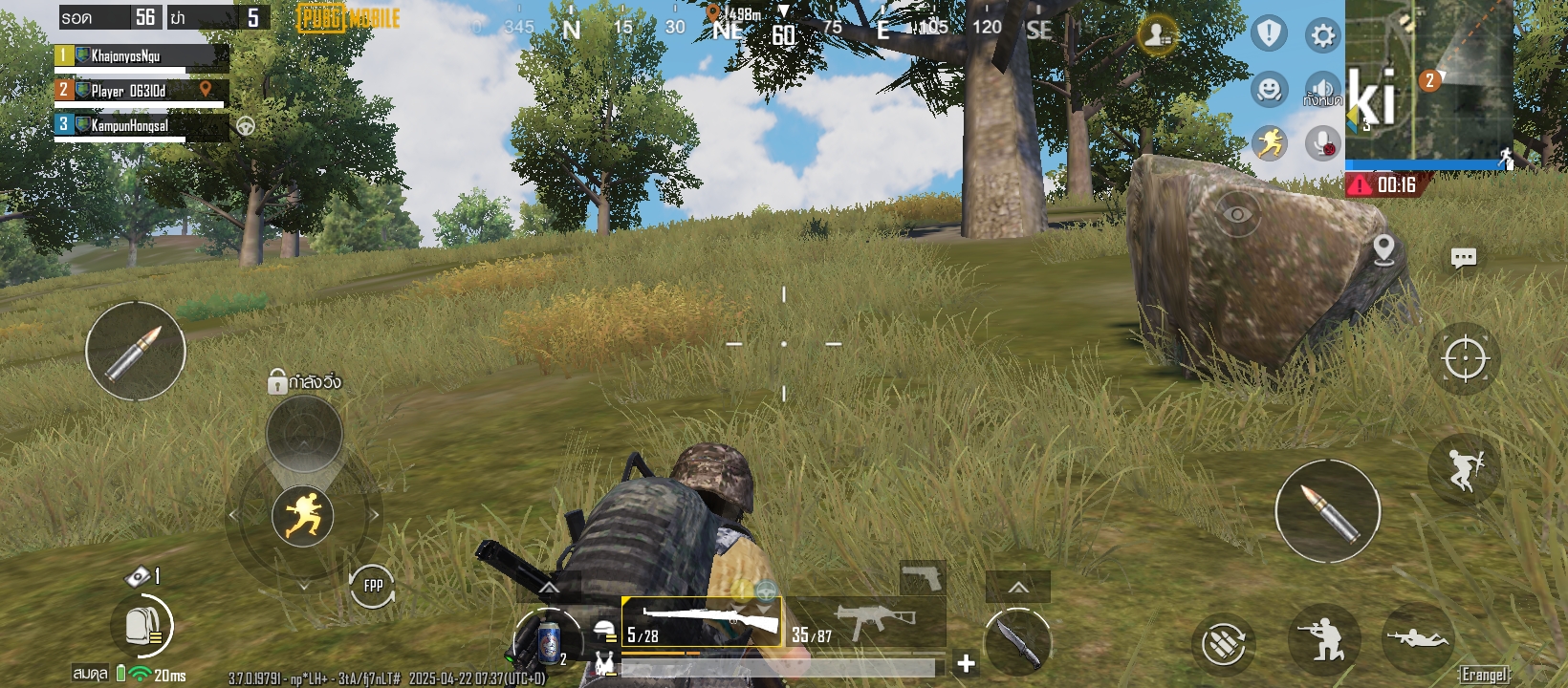The height and width of the screenshot is (688, 1568).
Task: Open the settings gear icon
Action: click(x=1323, y=36)
